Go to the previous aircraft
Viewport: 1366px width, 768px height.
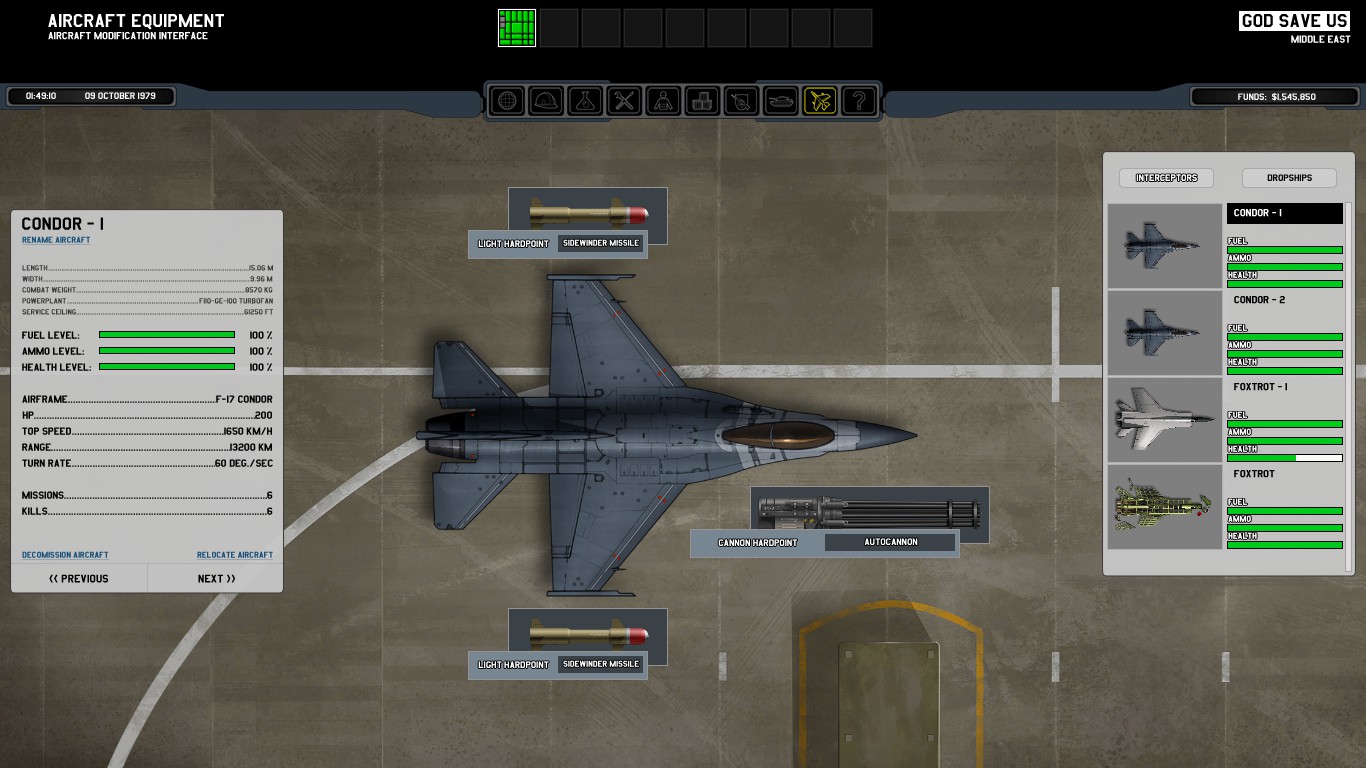(79, 578)
